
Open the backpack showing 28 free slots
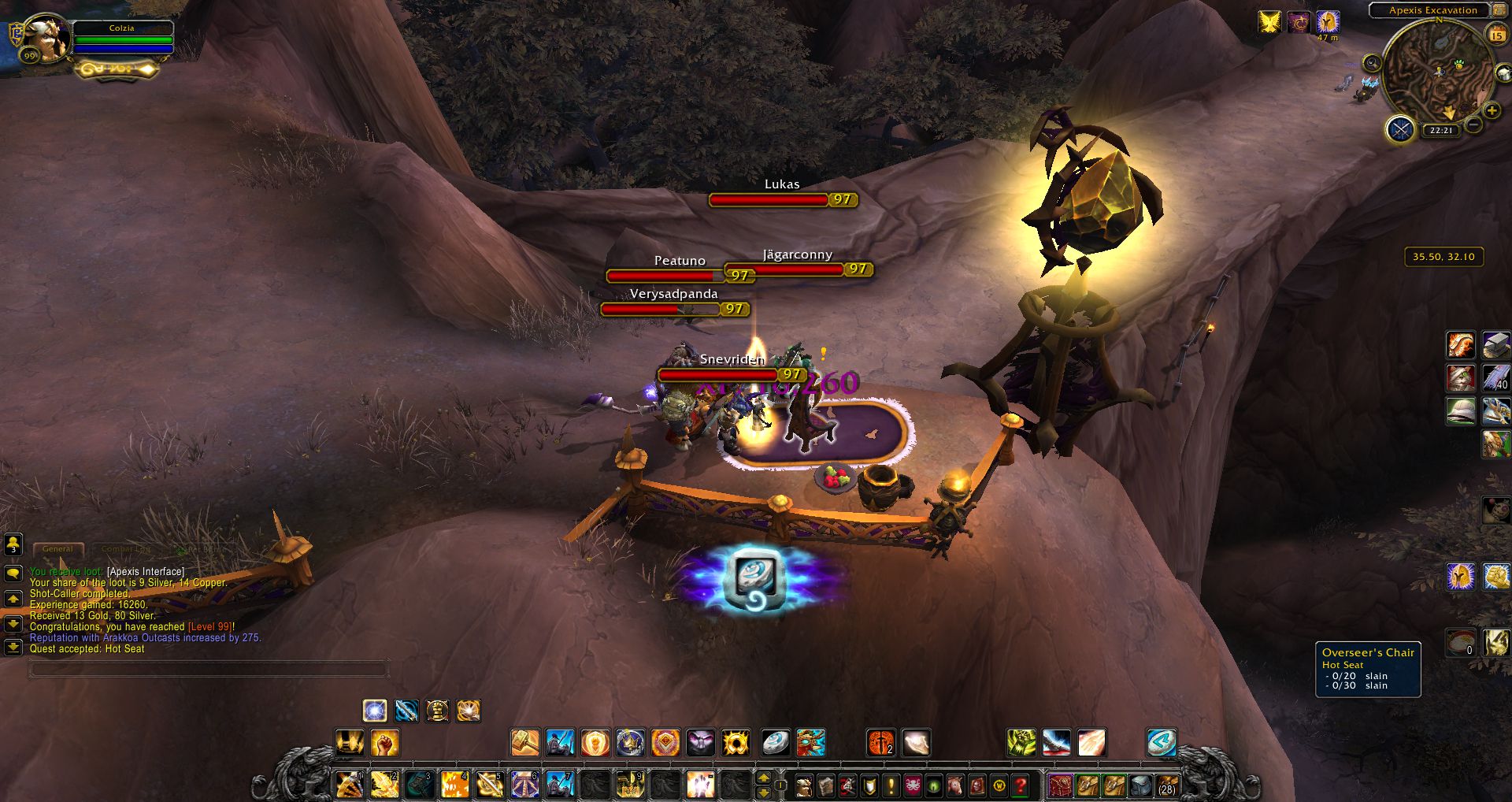point(1166,785)
